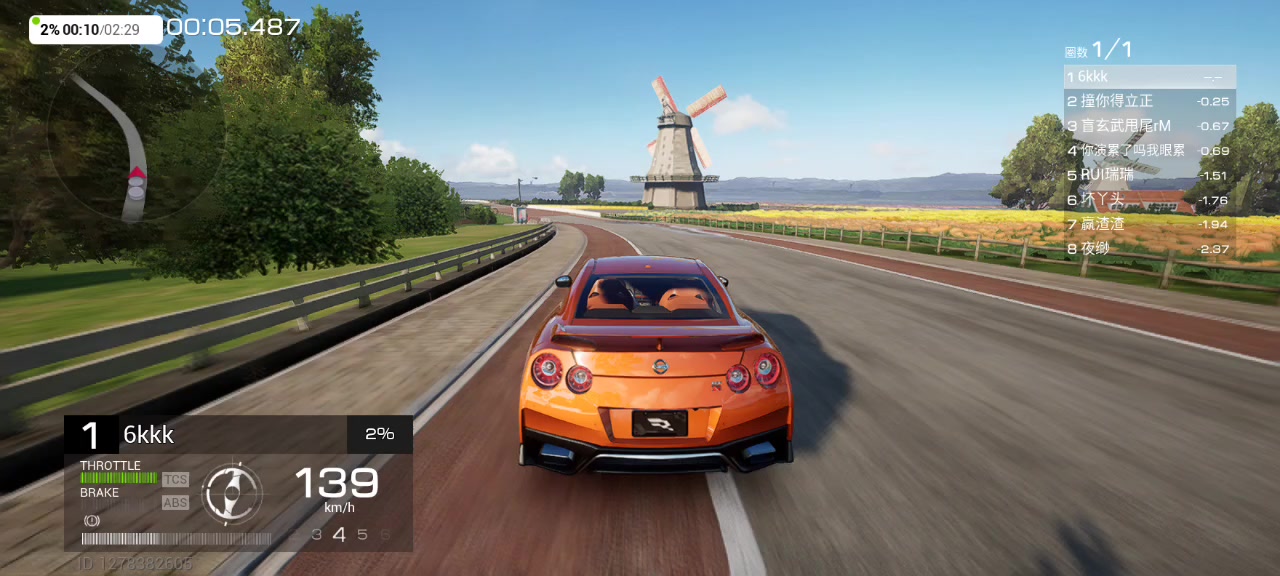1280x576 pixels.
Task: Click the ABS indicator
Action: click(175, 503)
